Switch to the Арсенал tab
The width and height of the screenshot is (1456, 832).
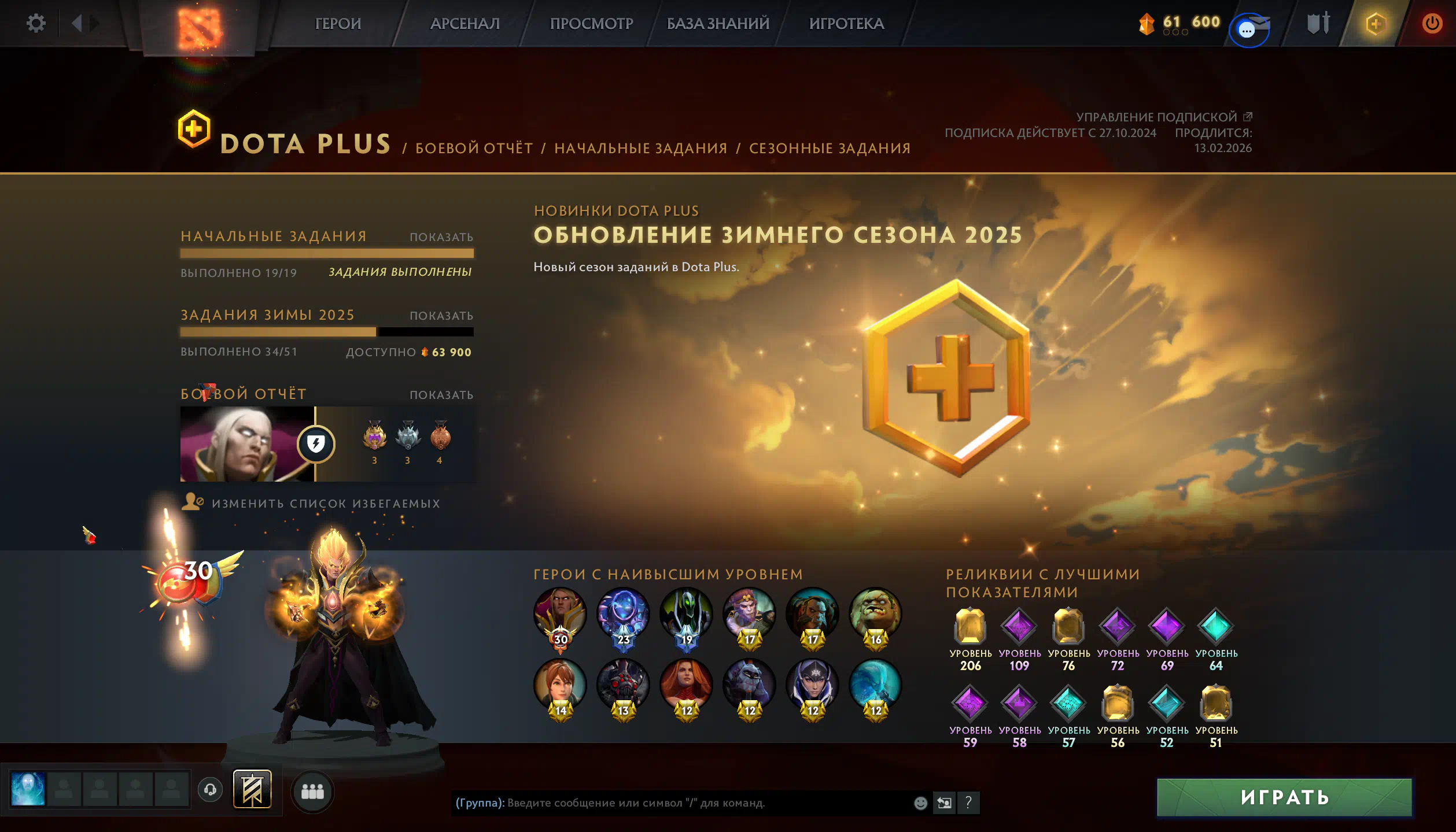pos(465,24)
